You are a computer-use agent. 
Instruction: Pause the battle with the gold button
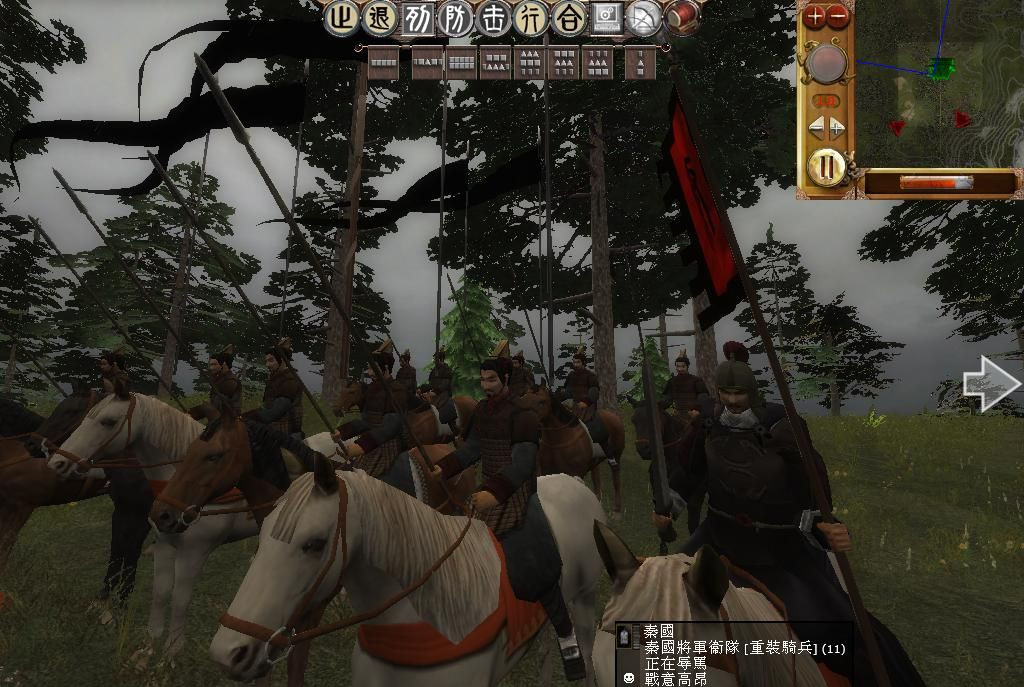tap(826, 165)
